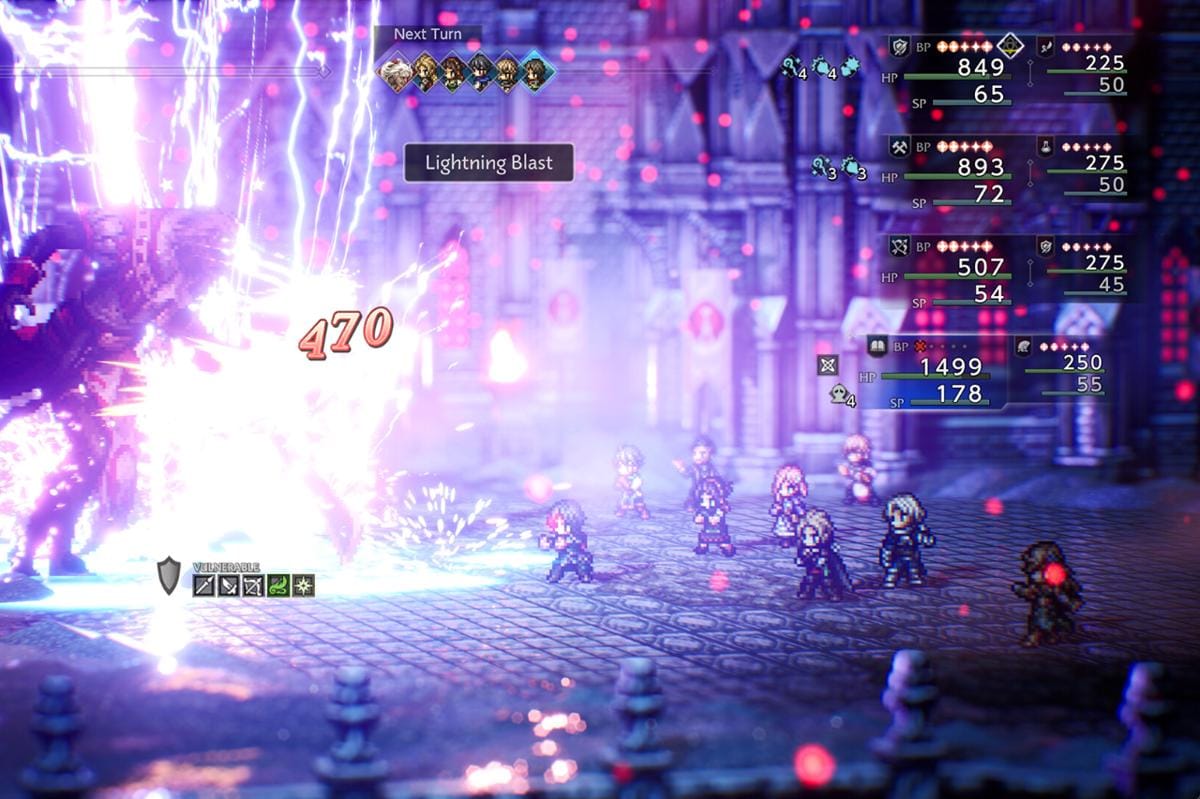1200x799 pixels.
Task: Click the enemy's grey shield icon
Action: 169,575
